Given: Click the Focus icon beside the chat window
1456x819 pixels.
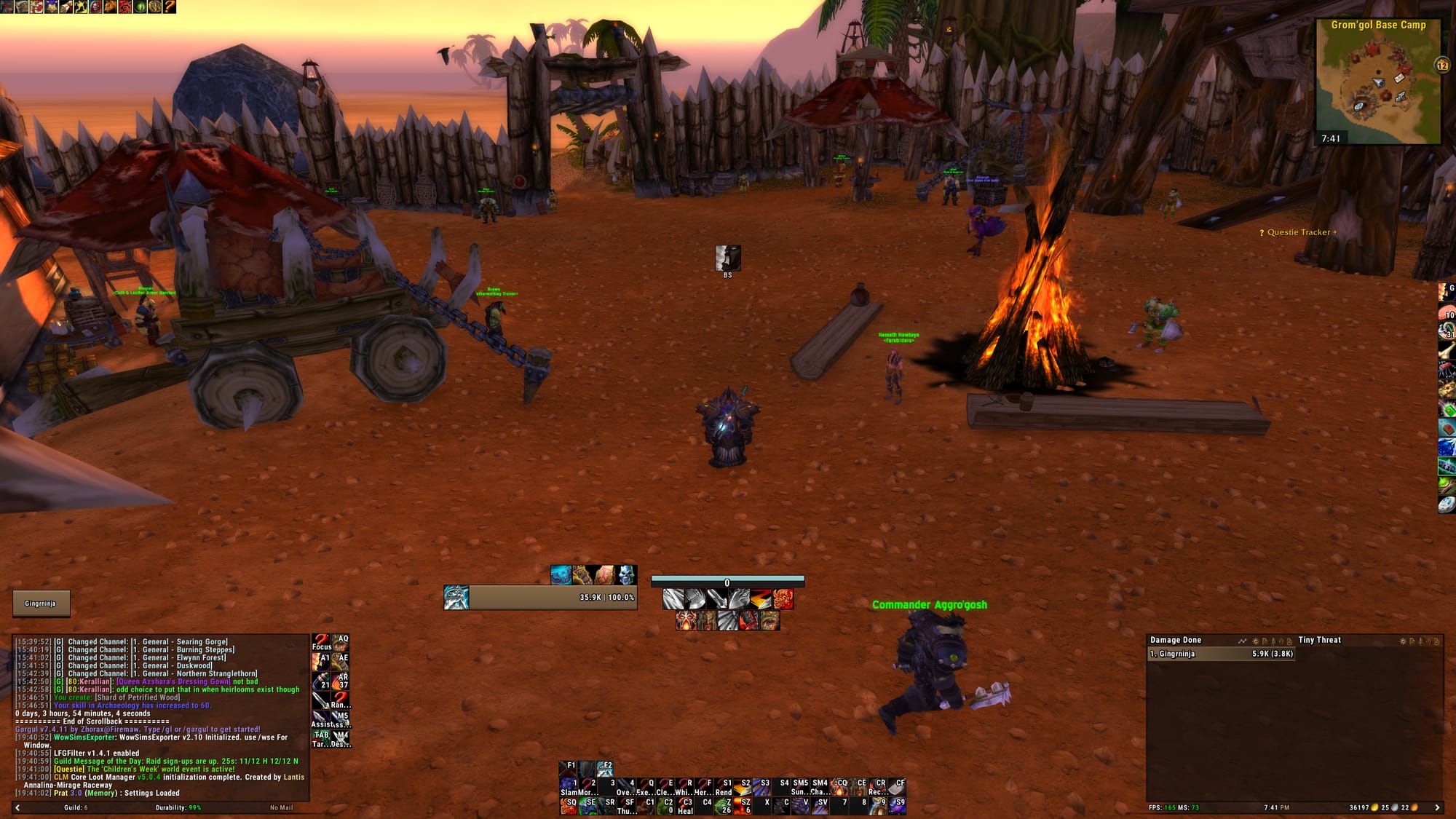Looking at the screenshot, I should pos(320,642).
